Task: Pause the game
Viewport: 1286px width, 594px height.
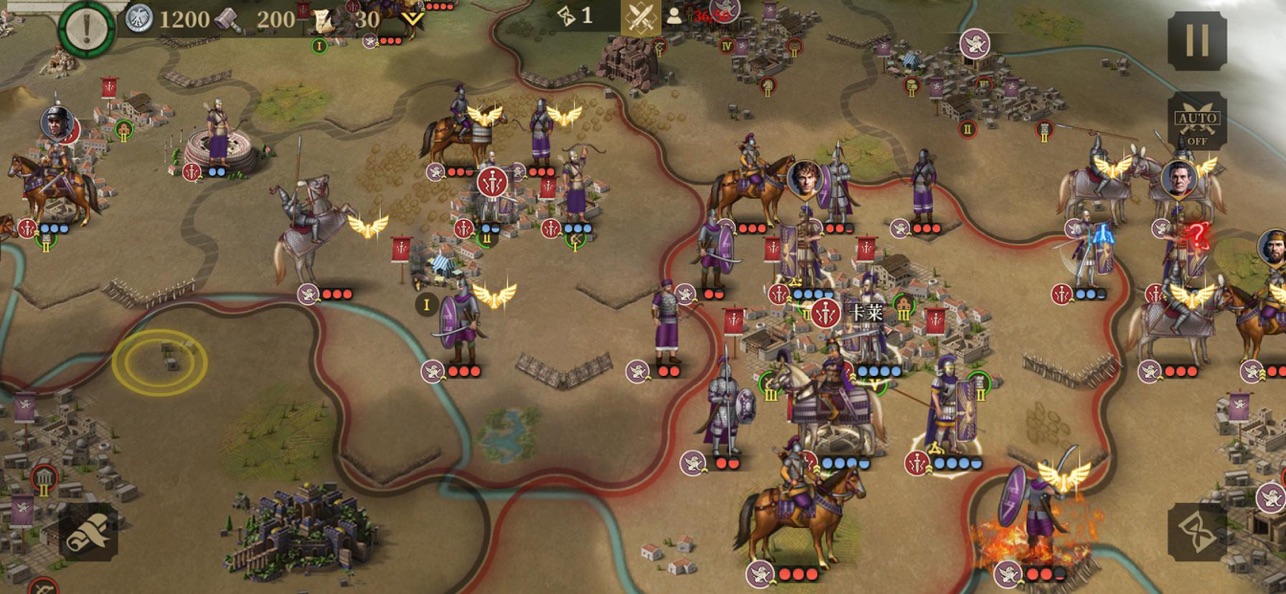Action: click(1196, 41)
